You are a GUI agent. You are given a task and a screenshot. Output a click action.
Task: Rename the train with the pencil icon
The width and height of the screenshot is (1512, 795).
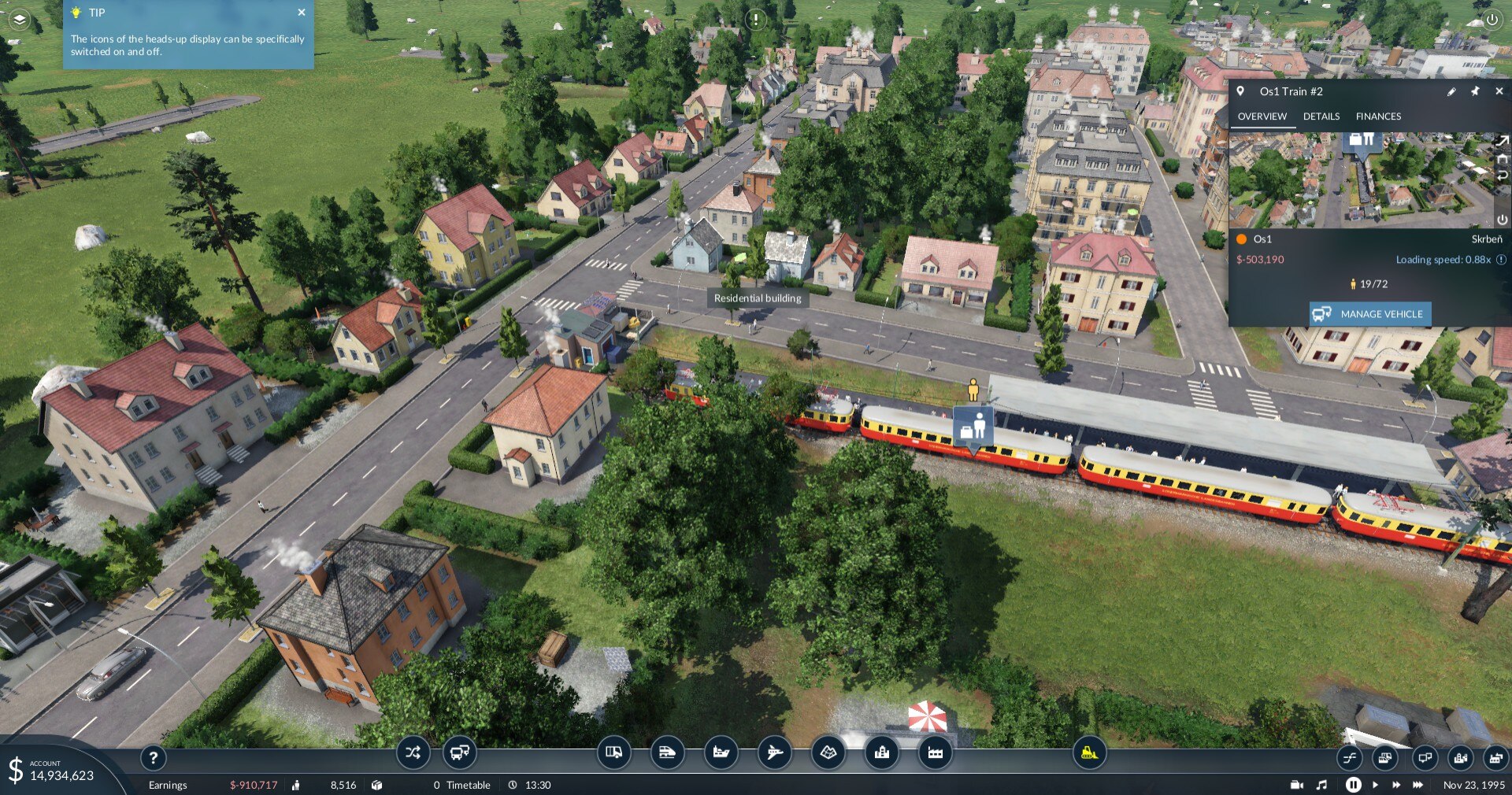[x=1451, y=91]
